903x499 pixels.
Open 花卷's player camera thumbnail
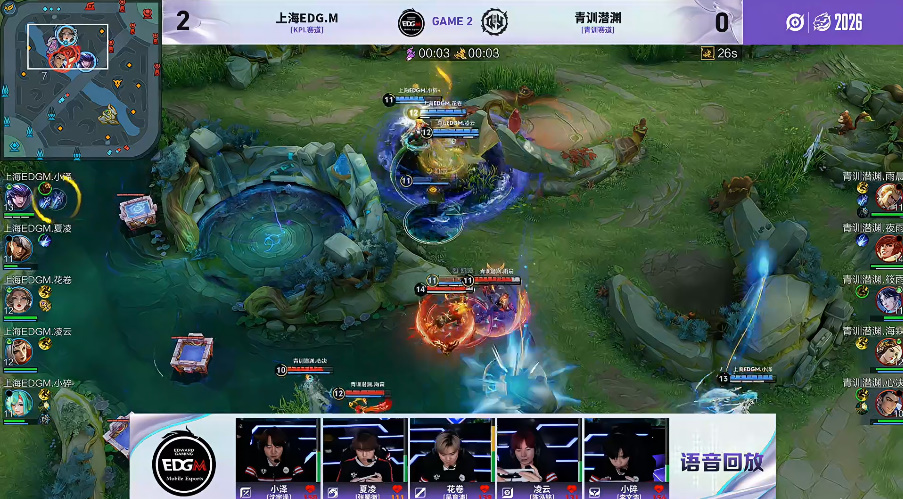451,452
